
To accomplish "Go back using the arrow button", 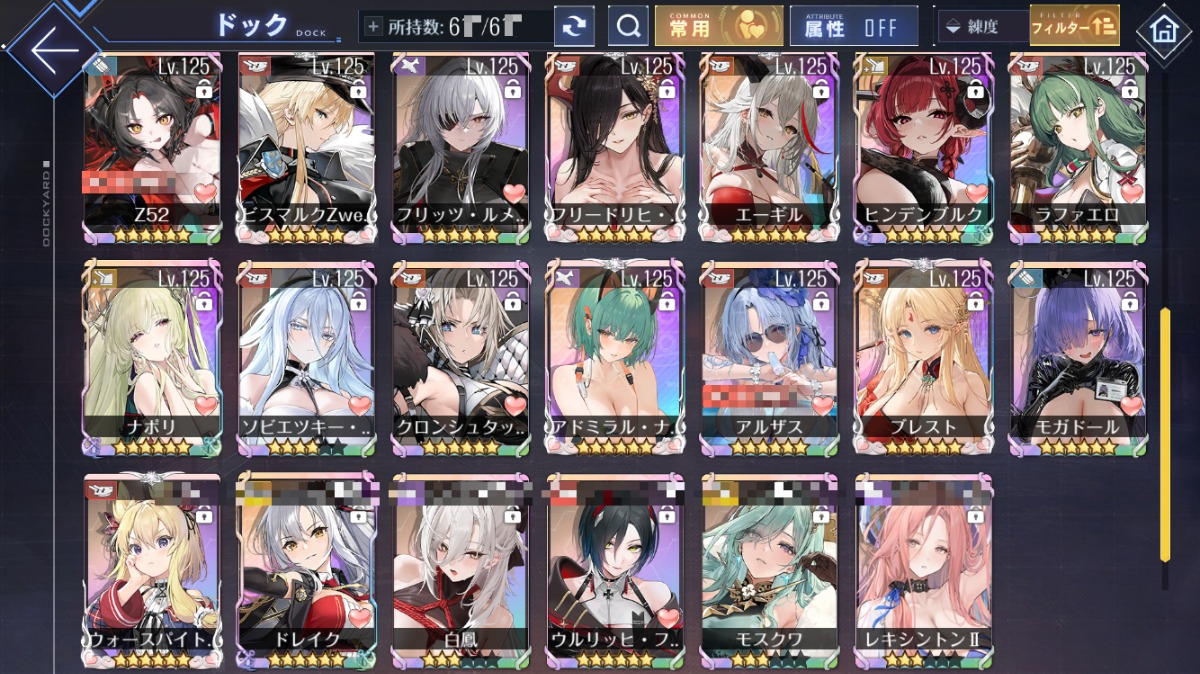I will pyautogui.click(x=52, y=48).
